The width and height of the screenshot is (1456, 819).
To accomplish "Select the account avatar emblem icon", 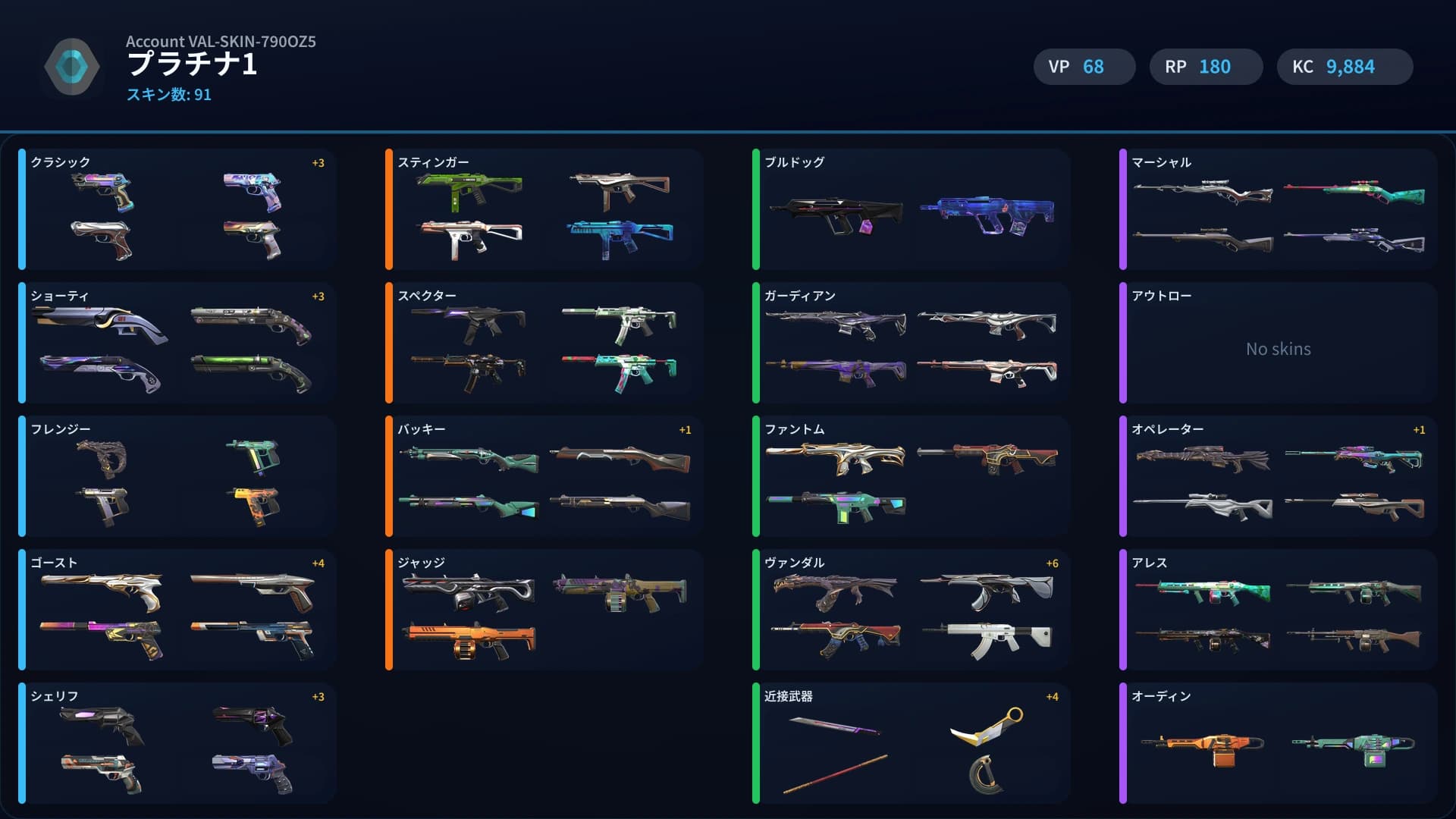I will point(72,67).
